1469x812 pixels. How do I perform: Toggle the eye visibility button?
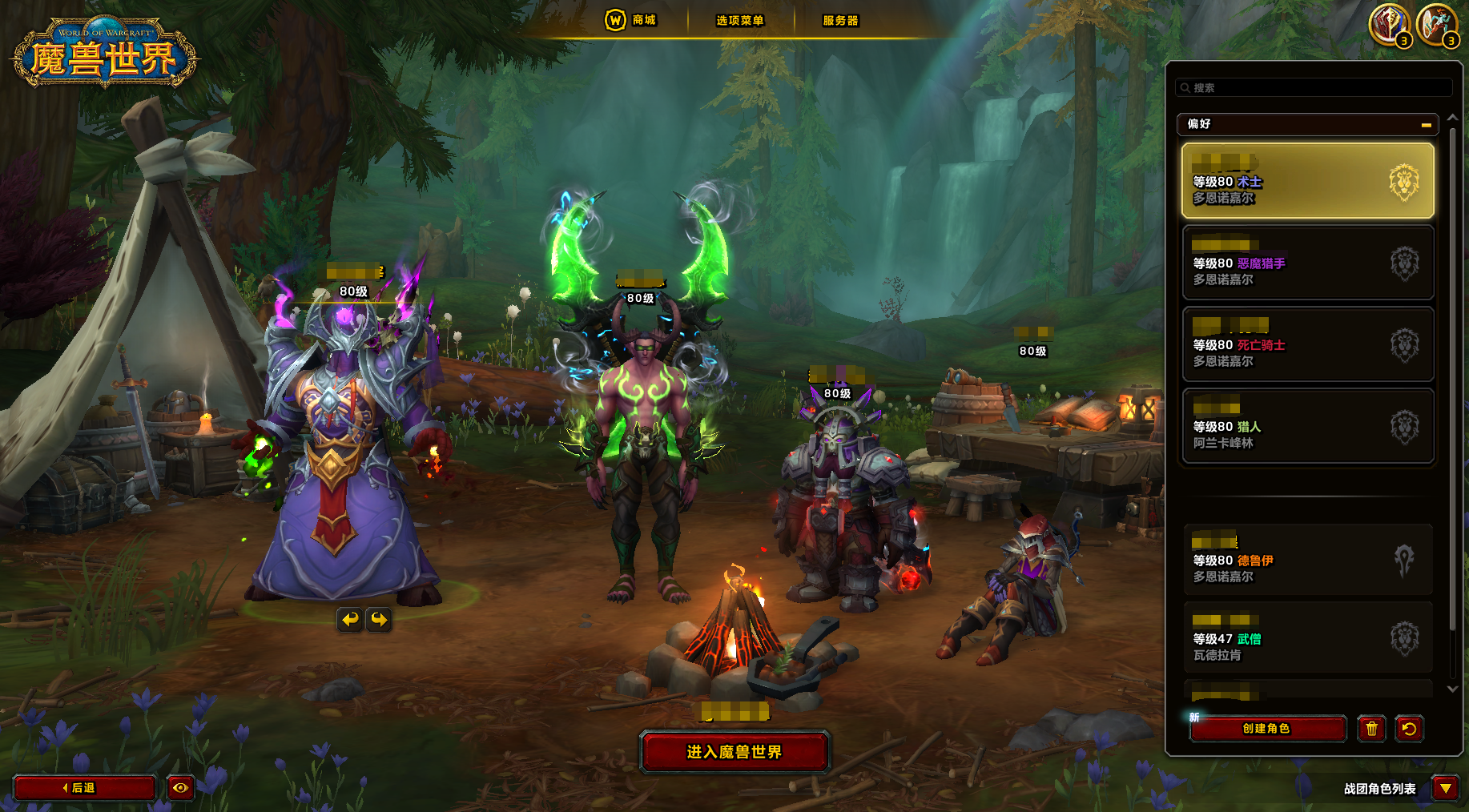[180, 788]
